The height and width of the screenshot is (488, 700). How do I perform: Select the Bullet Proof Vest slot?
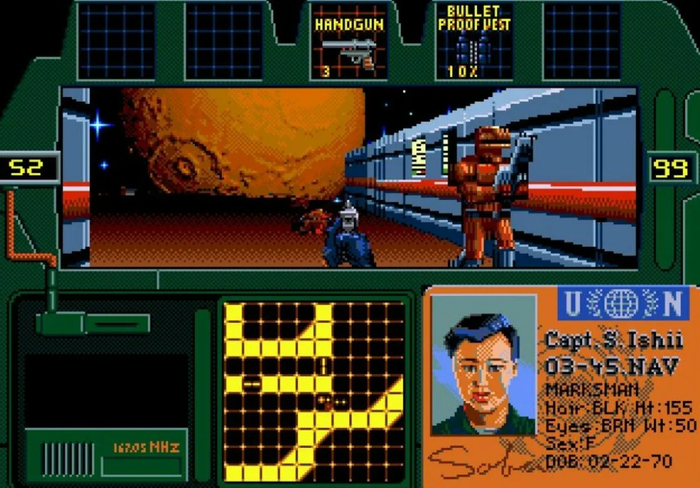[x=474, y=42]
